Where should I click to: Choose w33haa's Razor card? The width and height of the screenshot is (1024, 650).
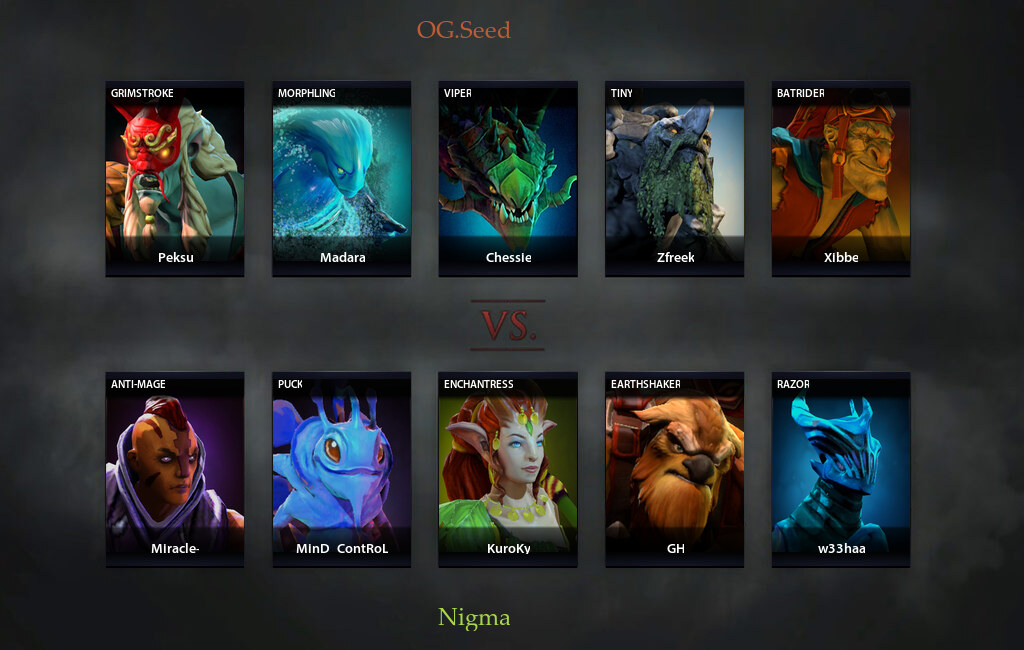click(x=841, y=469)
